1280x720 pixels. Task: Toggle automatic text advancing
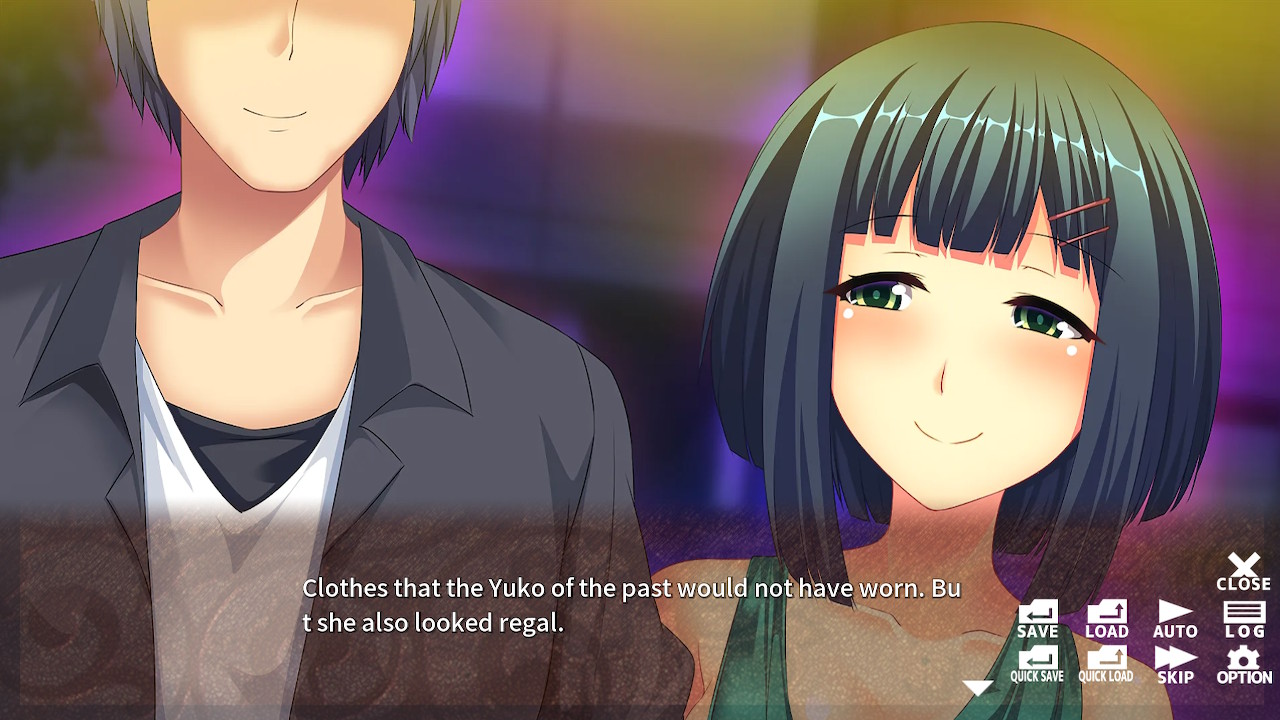coord(1175,618)
